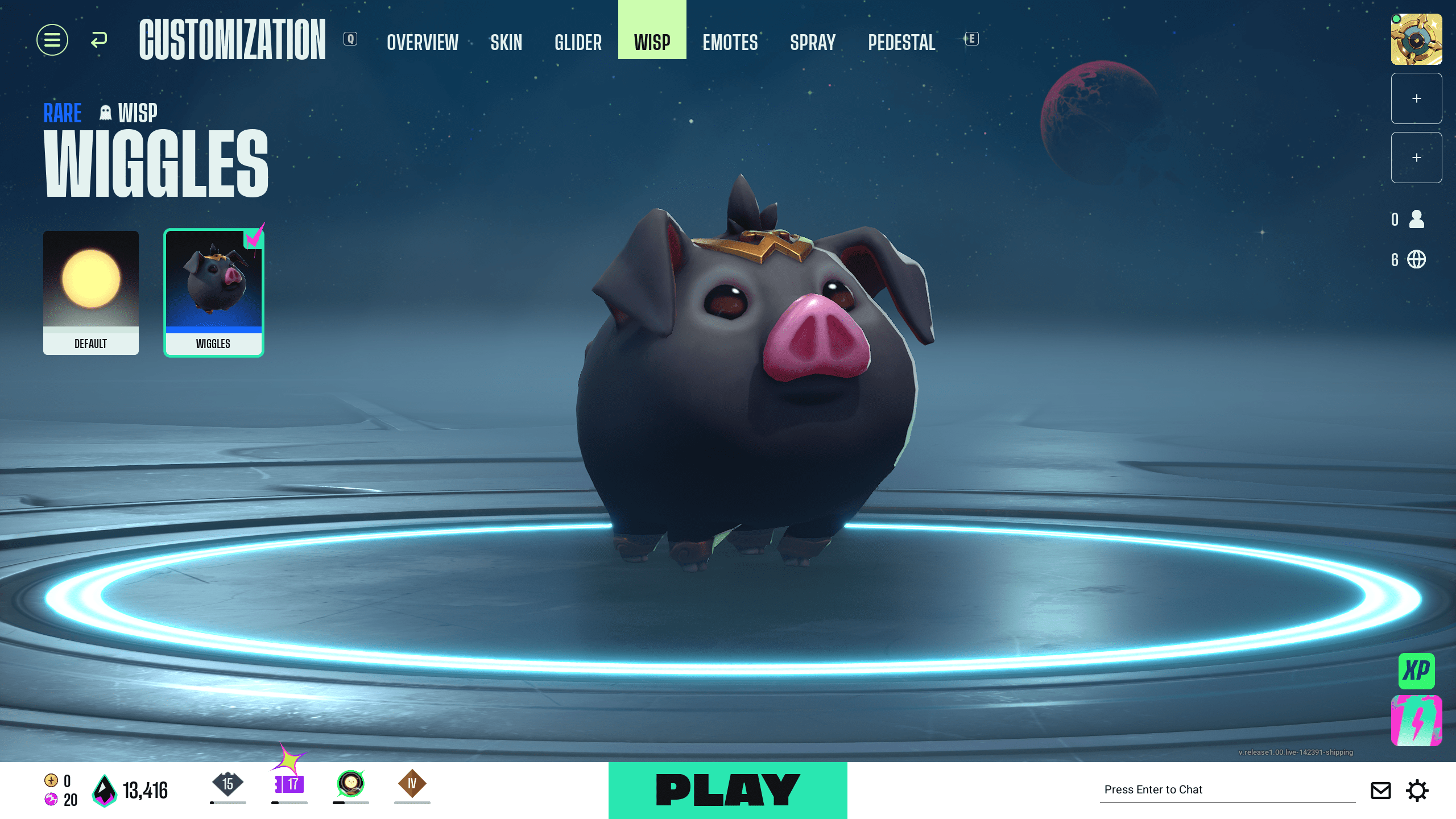Open the mail inbox icon near chat bar
Screen dimensions: 1456x819
[1380, 790]
